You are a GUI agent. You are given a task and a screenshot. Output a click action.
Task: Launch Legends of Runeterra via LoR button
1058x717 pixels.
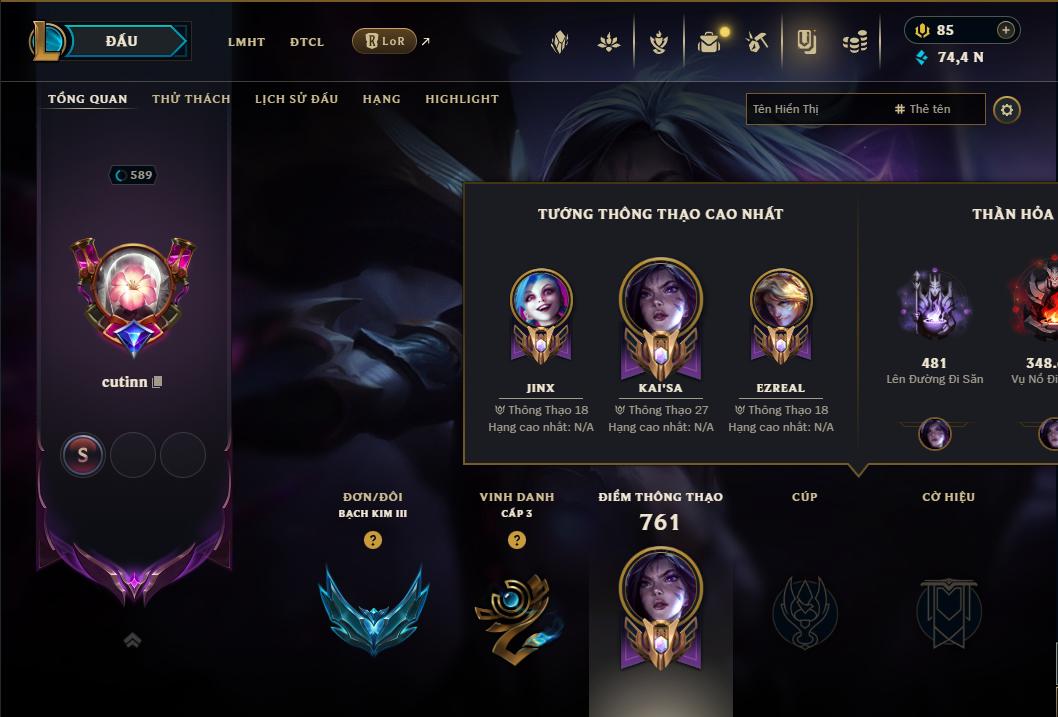pyautogui.click(x=384, y=41)
